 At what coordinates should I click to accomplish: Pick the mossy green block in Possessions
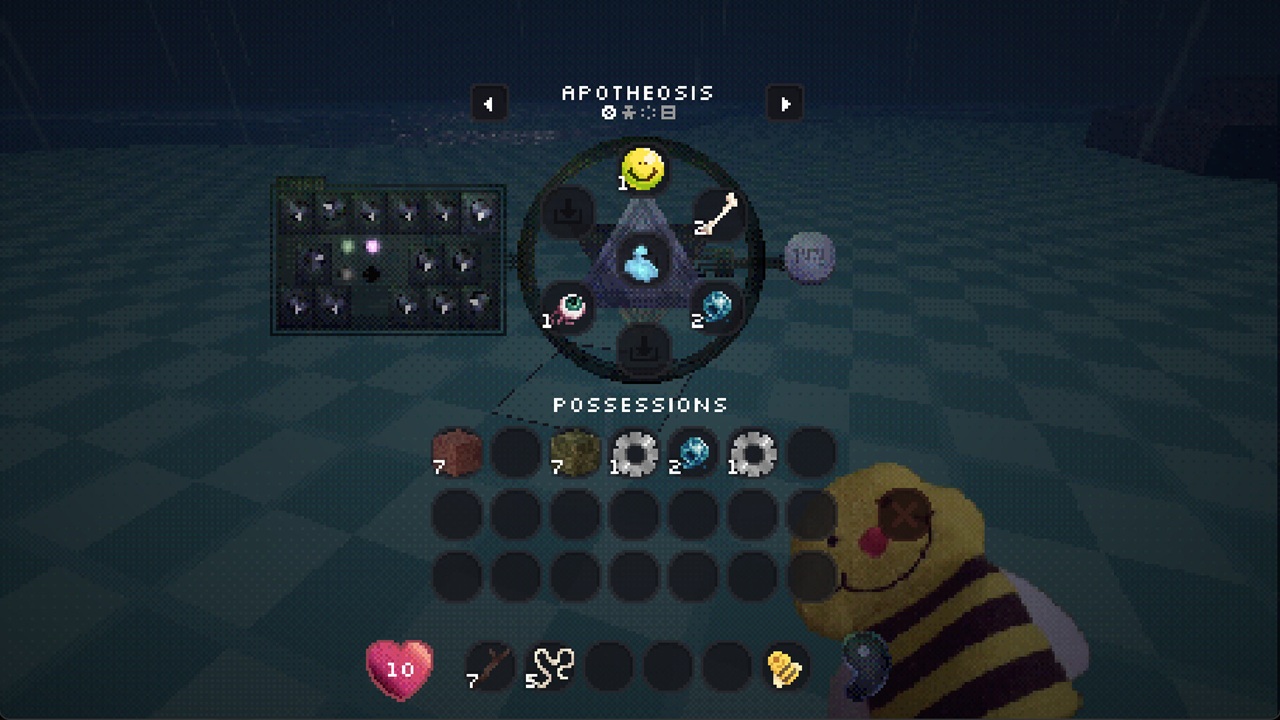(x=575, y=453)
